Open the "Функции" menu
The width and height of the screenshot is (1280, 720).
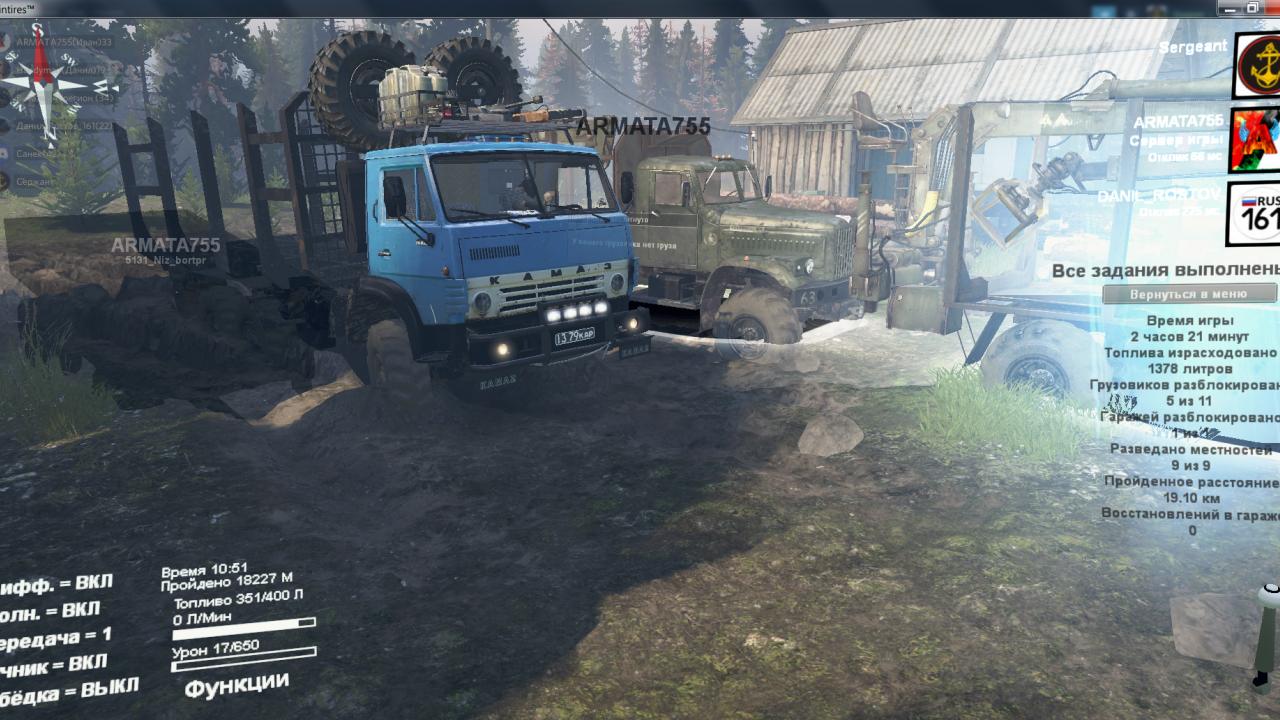[236, 686]
